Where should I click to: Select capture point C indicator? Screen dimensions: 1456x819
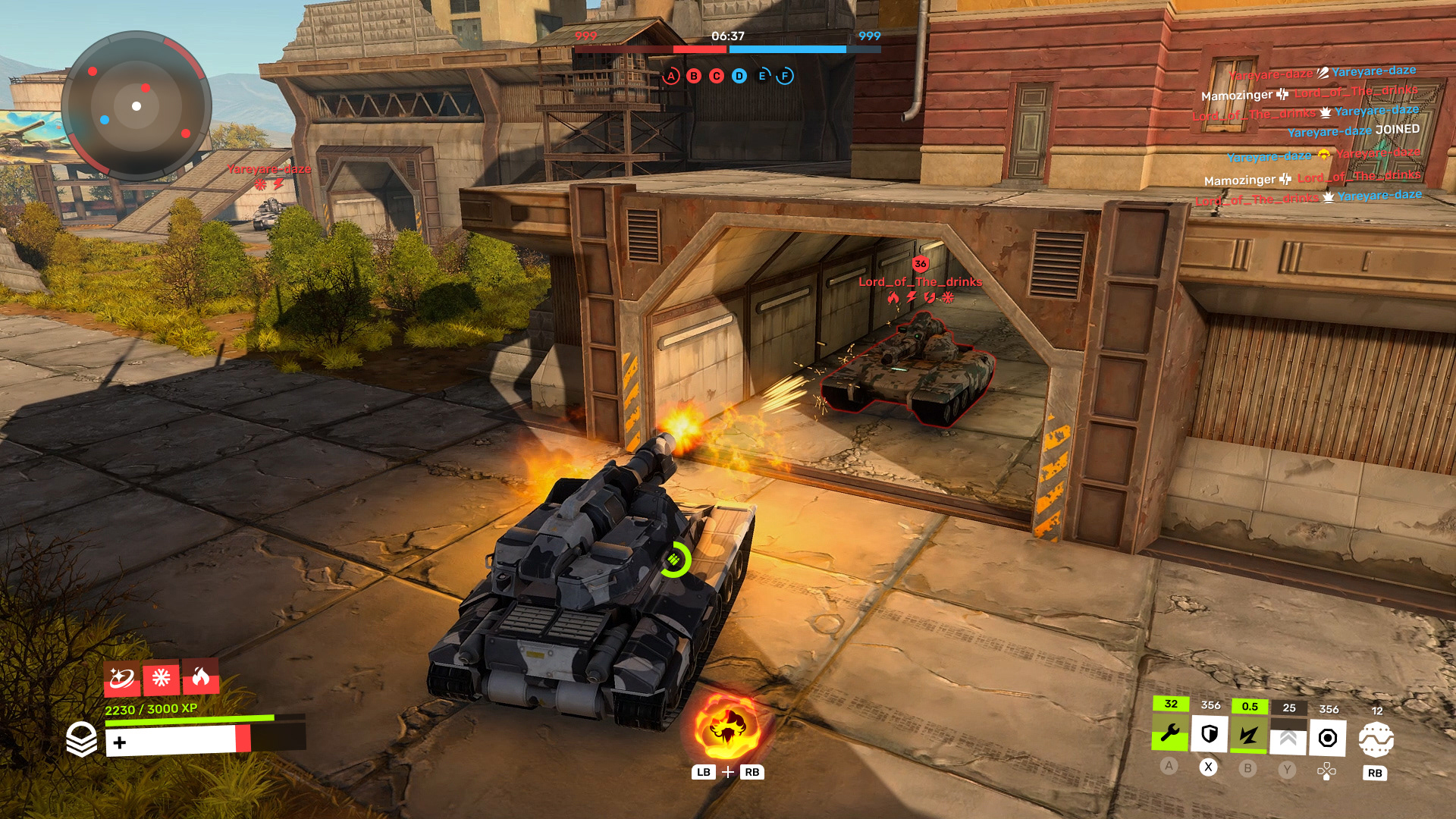717,76
